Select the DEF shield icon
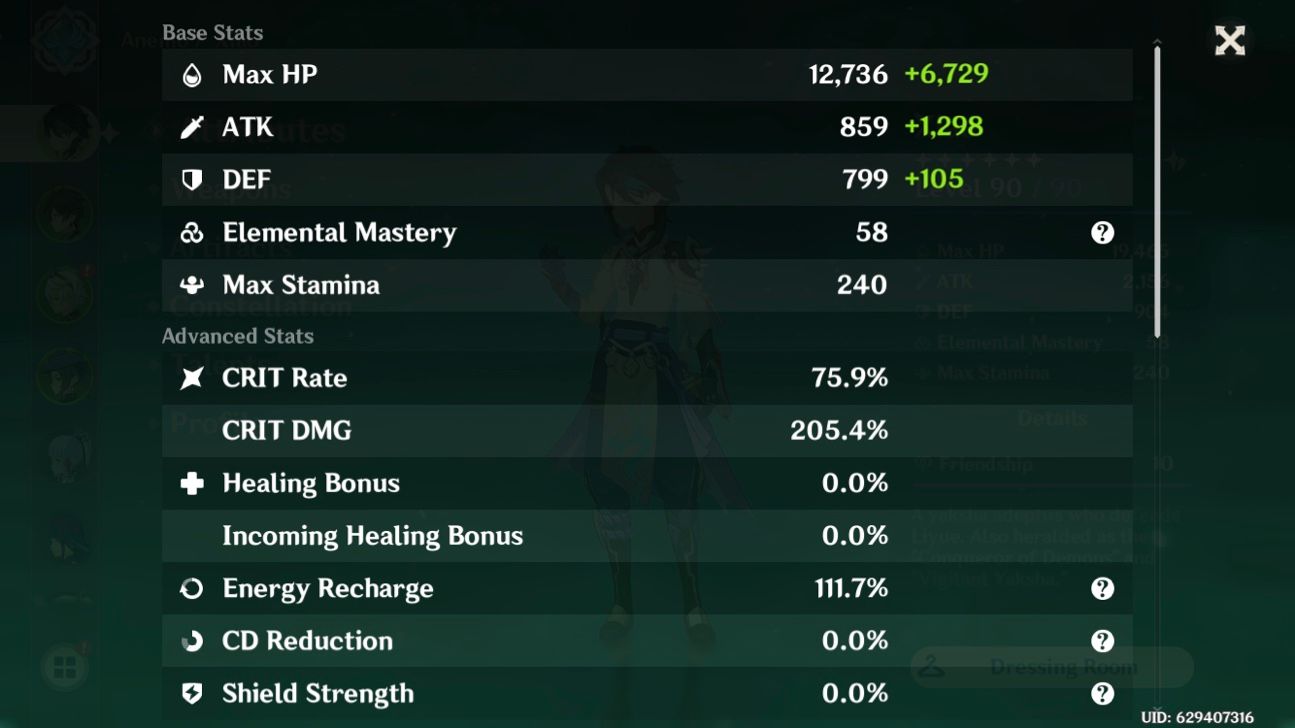Screen dimensions: 1295x728 point(190,180)
